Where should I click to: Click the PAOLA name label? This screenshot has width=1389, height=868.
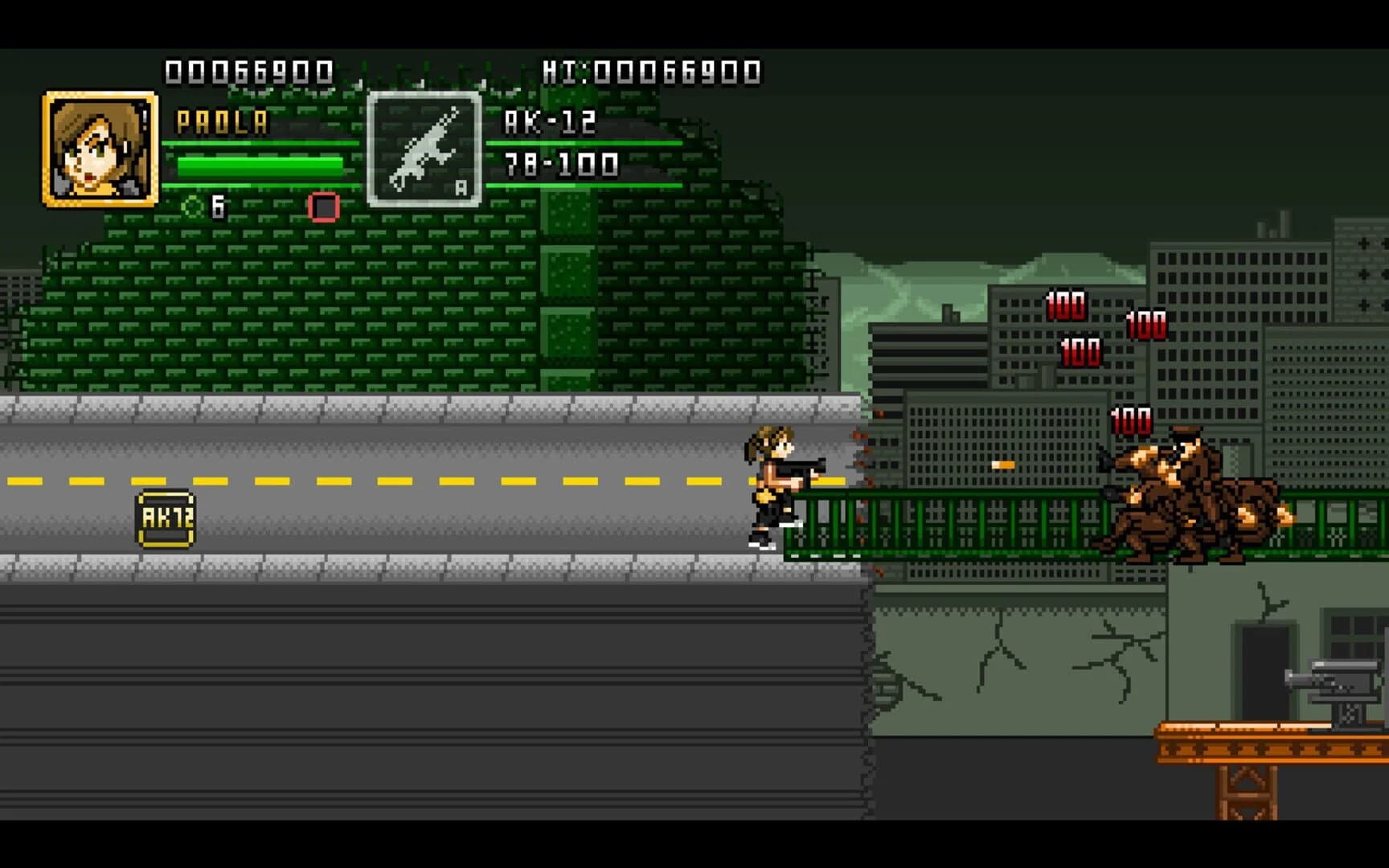click(221, 122)
